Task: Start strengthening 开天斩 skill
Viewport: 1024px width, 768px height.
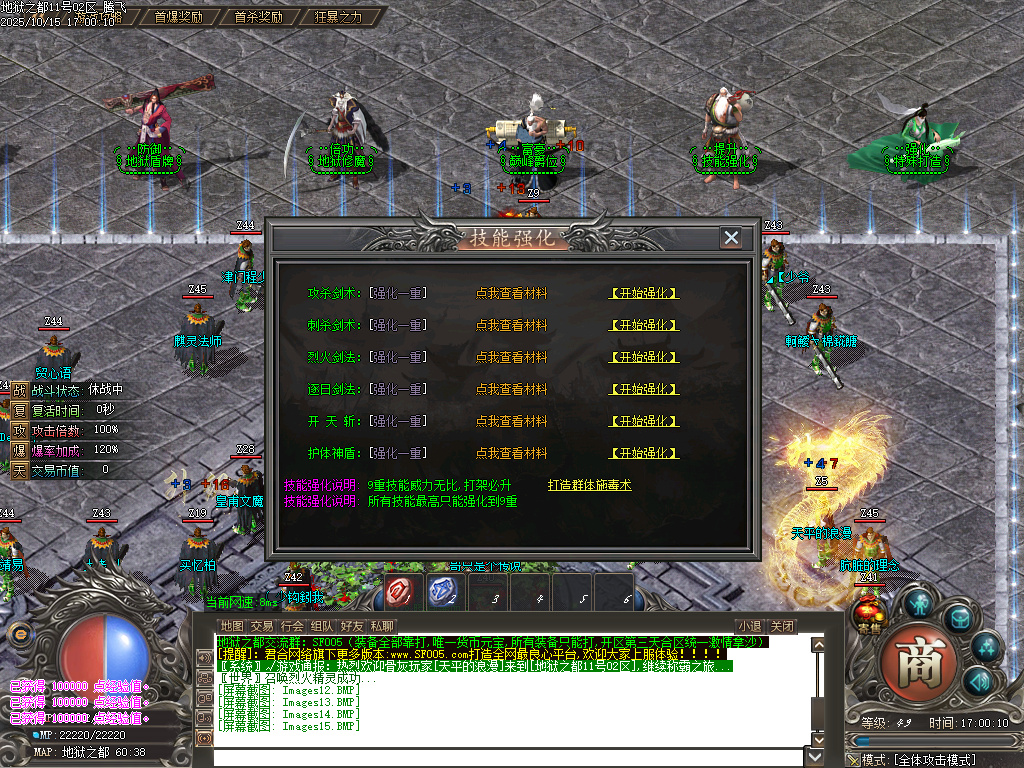Action: pyautogui.click(x=644, y=421)
